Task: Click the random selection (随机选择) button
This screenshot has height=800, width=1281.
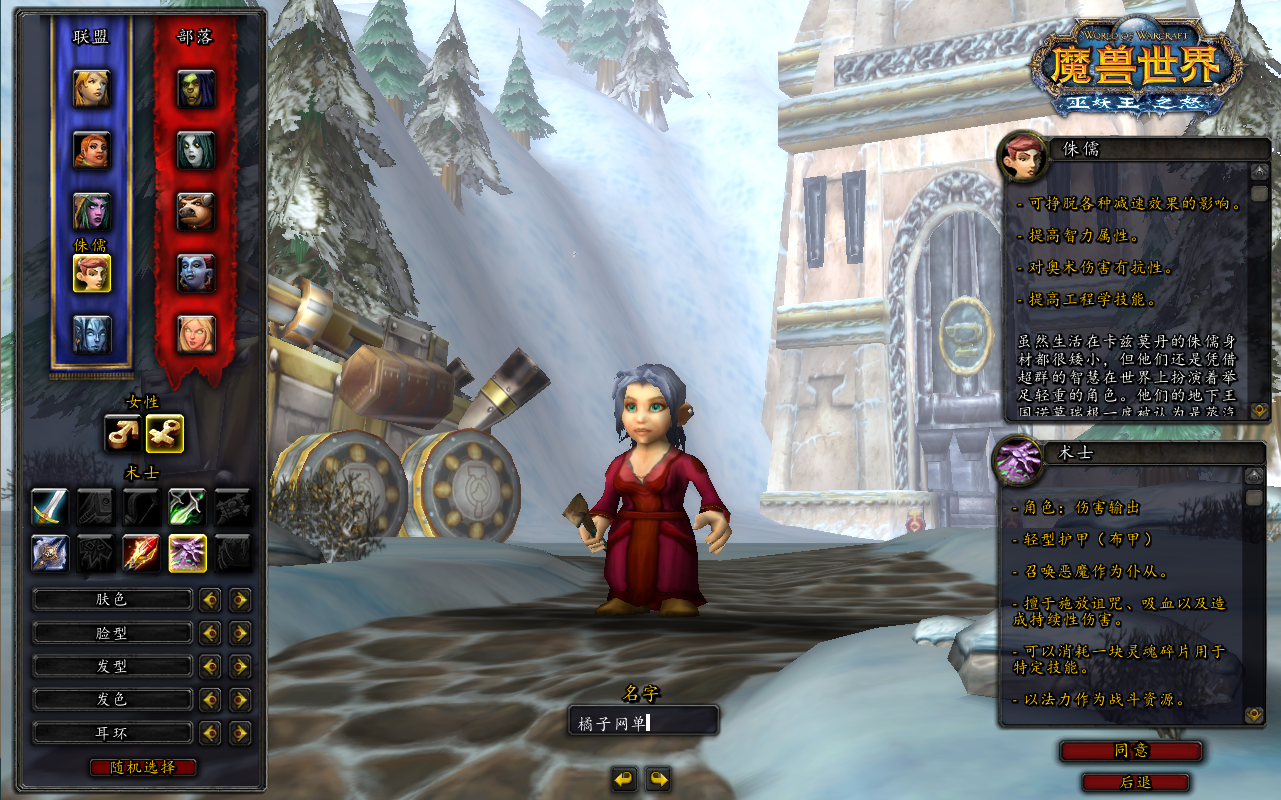Action: coord(143,767)
